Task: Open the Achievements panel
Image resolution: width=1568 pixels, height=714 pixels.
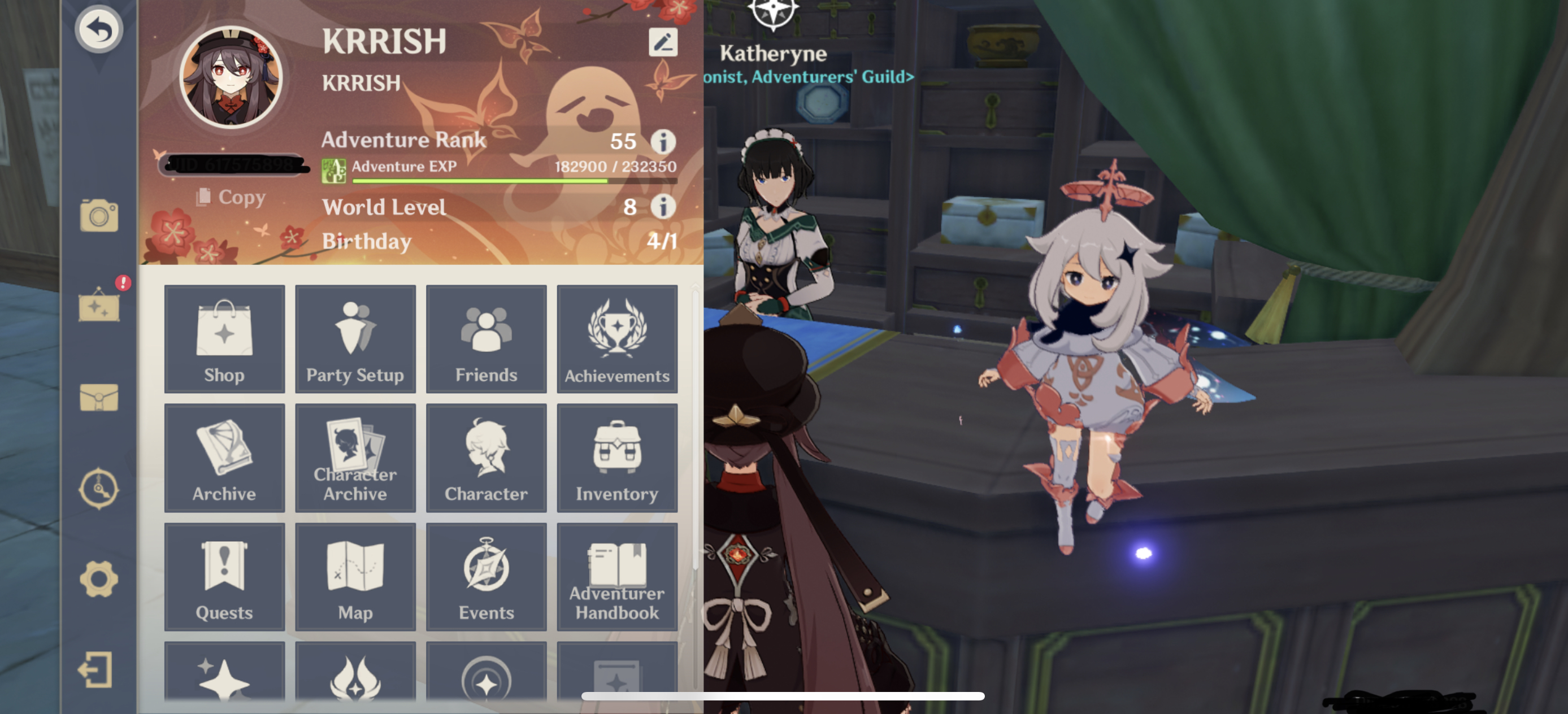Action: coord(618,339)
